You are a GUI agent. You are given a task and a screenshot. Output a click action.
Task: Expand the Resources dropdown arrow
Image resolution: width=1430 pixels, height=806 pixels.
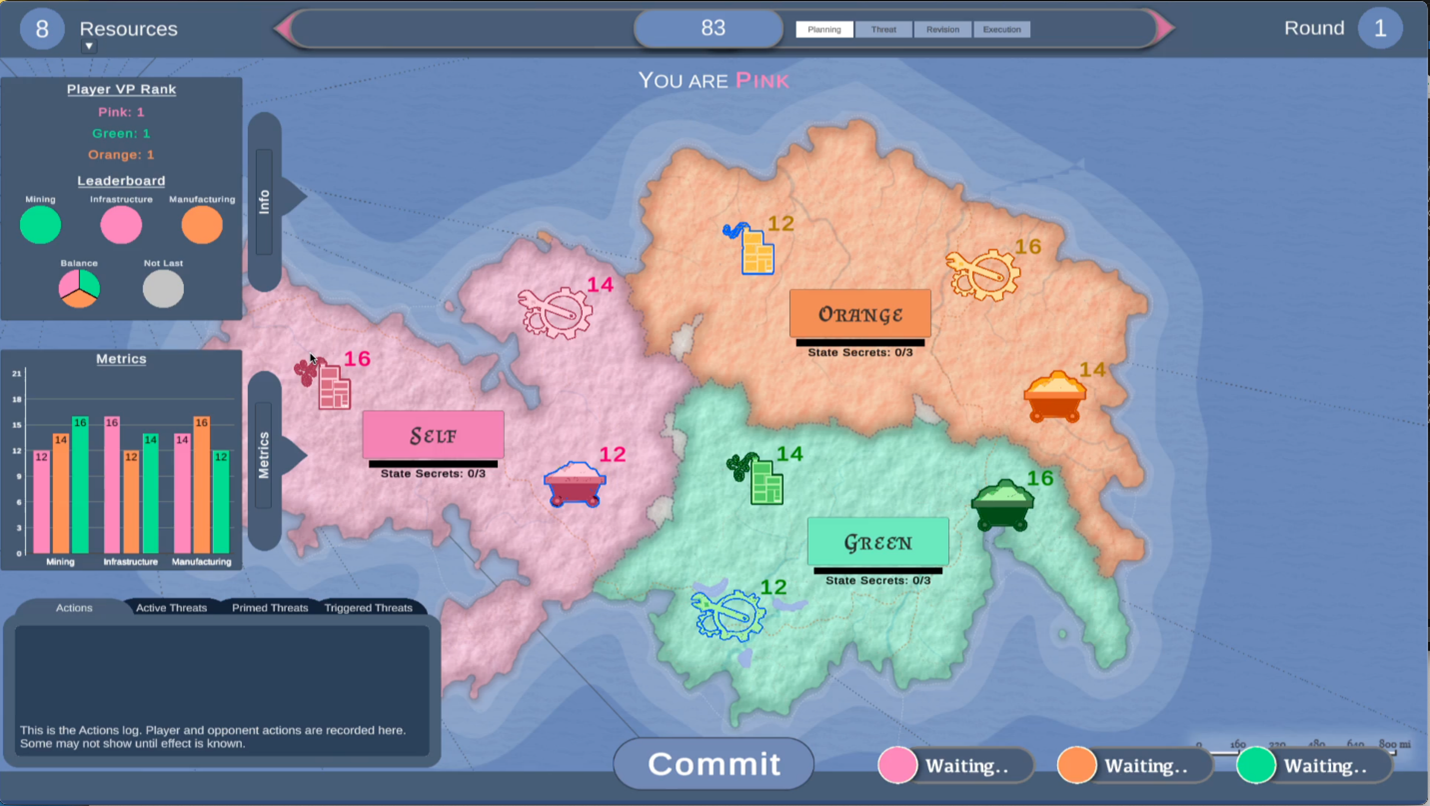(89, 46)
